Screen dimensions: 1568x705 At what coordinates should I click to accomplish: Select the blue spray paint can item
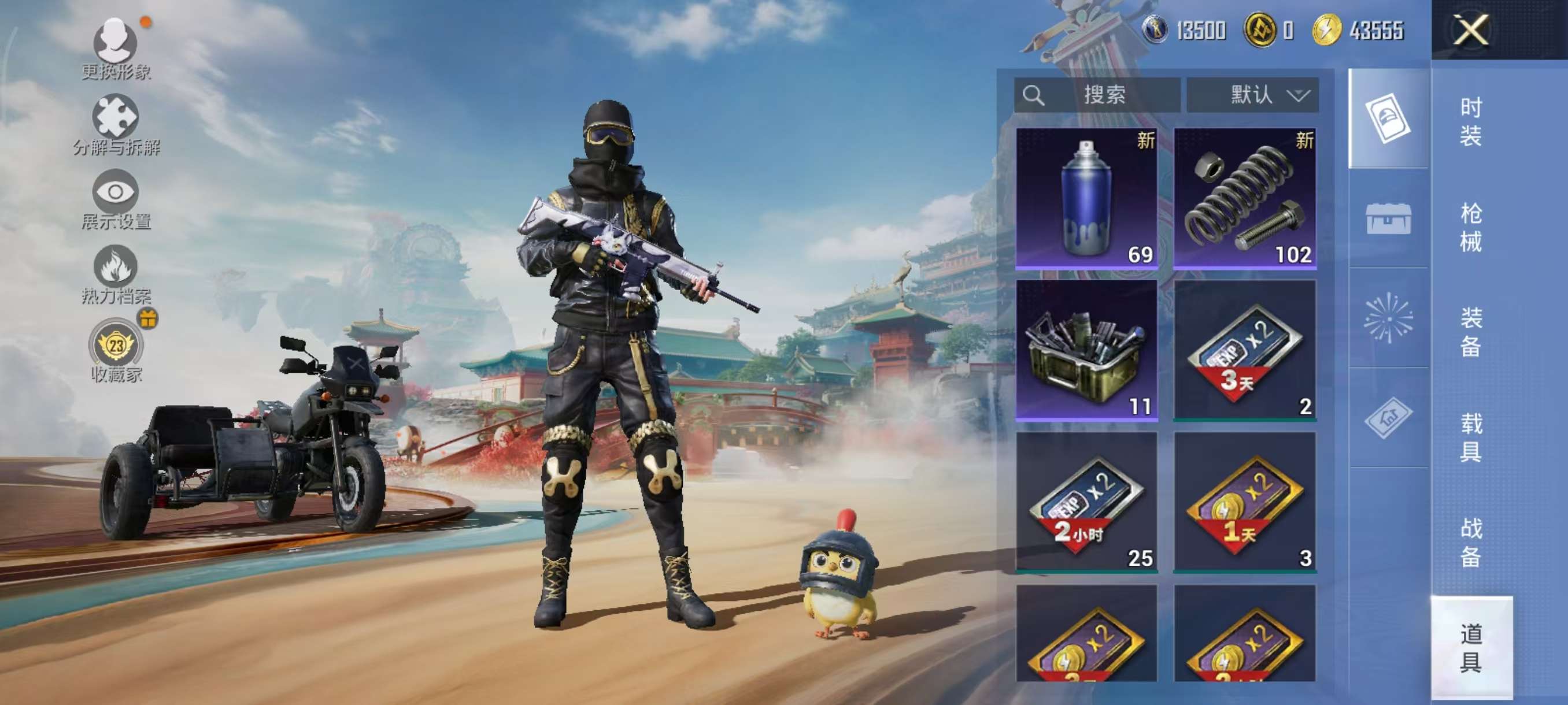[x=1086, y=198]
